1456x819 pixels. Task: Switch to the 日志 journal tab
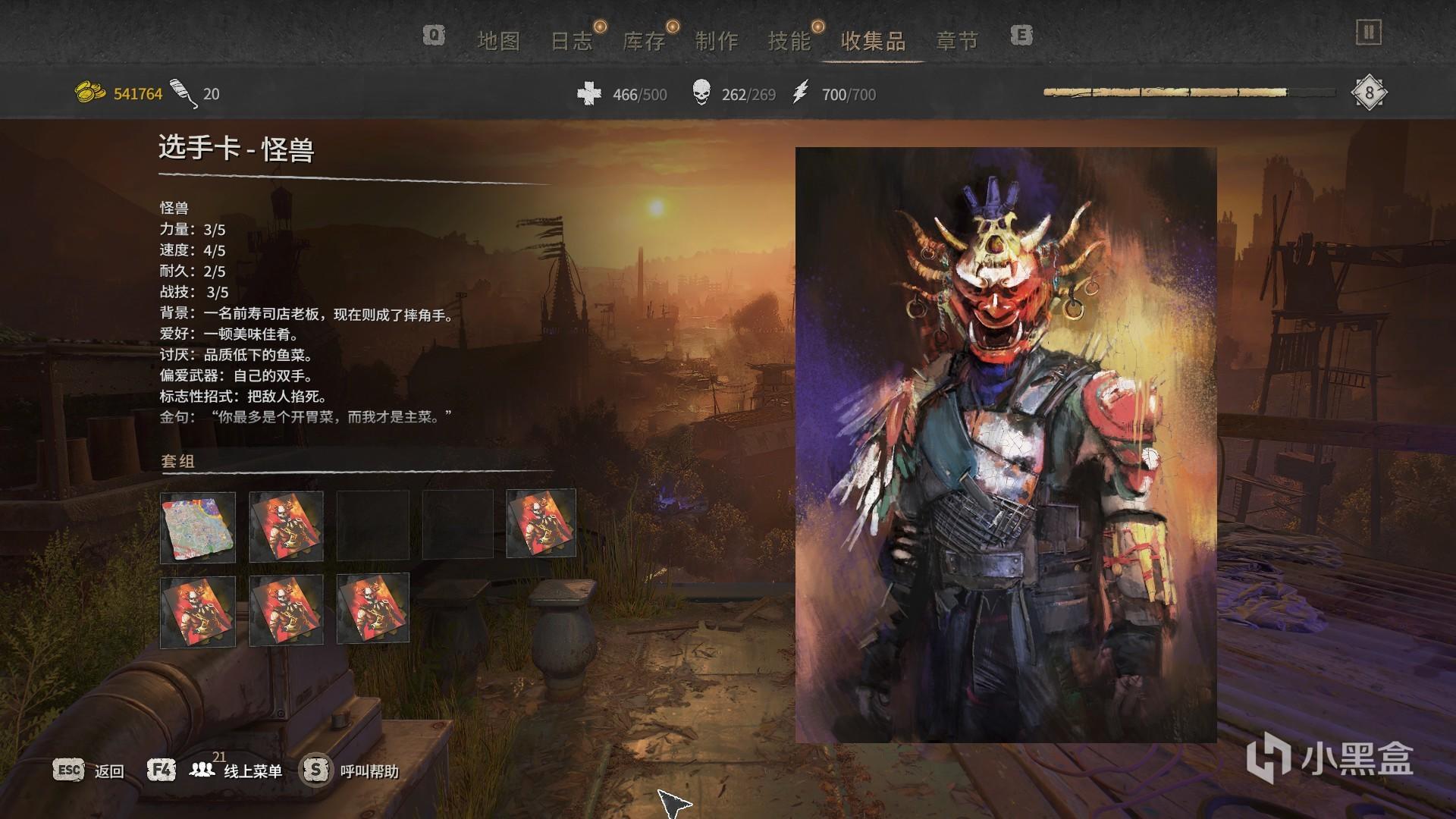click(571, 41)
